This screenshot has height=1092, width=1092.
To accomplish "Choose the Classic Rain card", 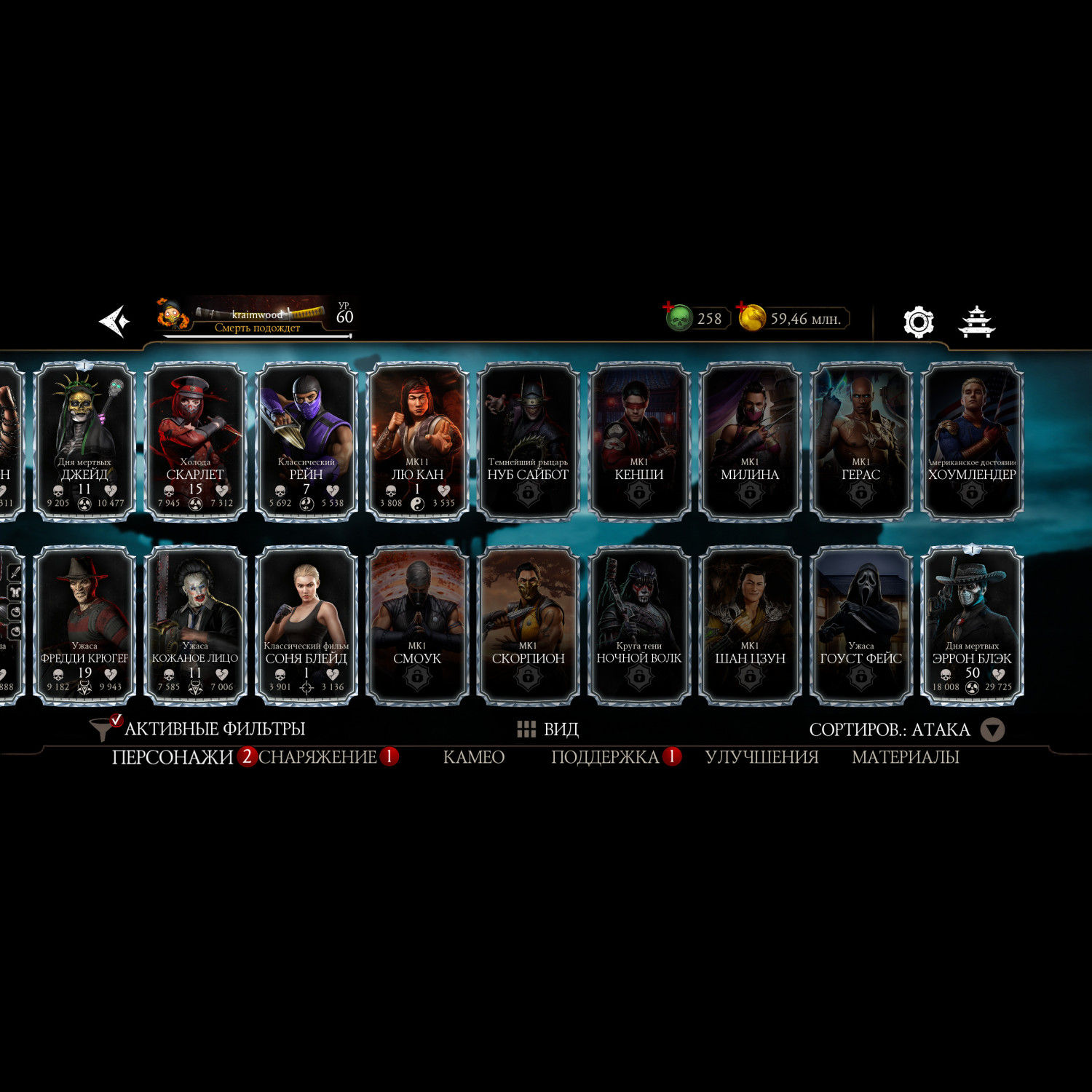I will pos(306,441).
